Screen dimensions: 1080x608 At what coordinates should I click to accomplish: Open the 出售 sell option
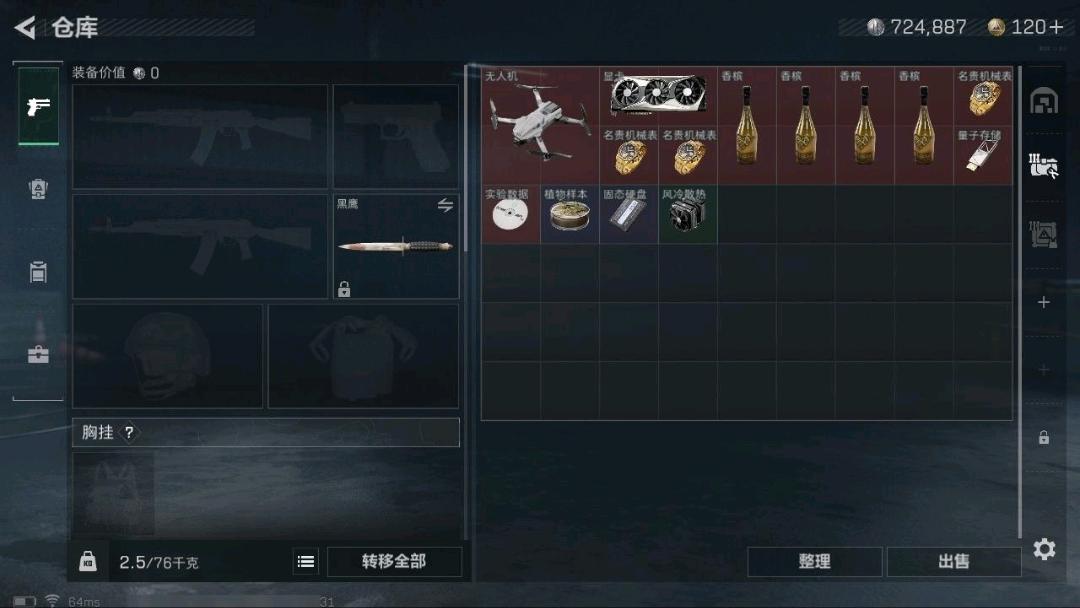click(953, 562)
